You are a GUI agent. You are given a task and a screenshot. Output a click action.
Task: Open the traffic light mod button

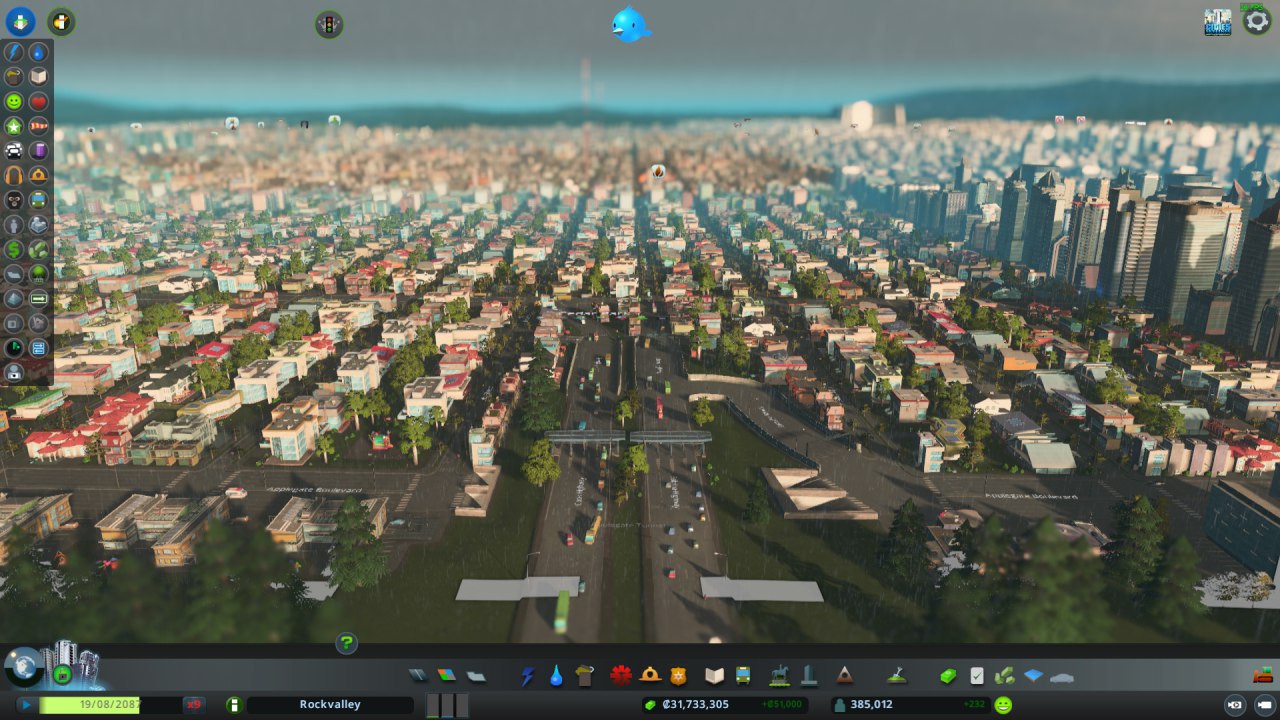click(x=329, y=24)
